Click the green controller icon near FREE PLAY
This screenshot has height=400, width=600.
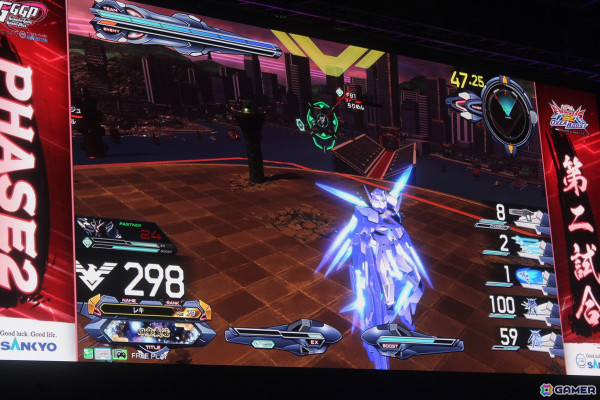pyautogui.click(x=120, y=354)
